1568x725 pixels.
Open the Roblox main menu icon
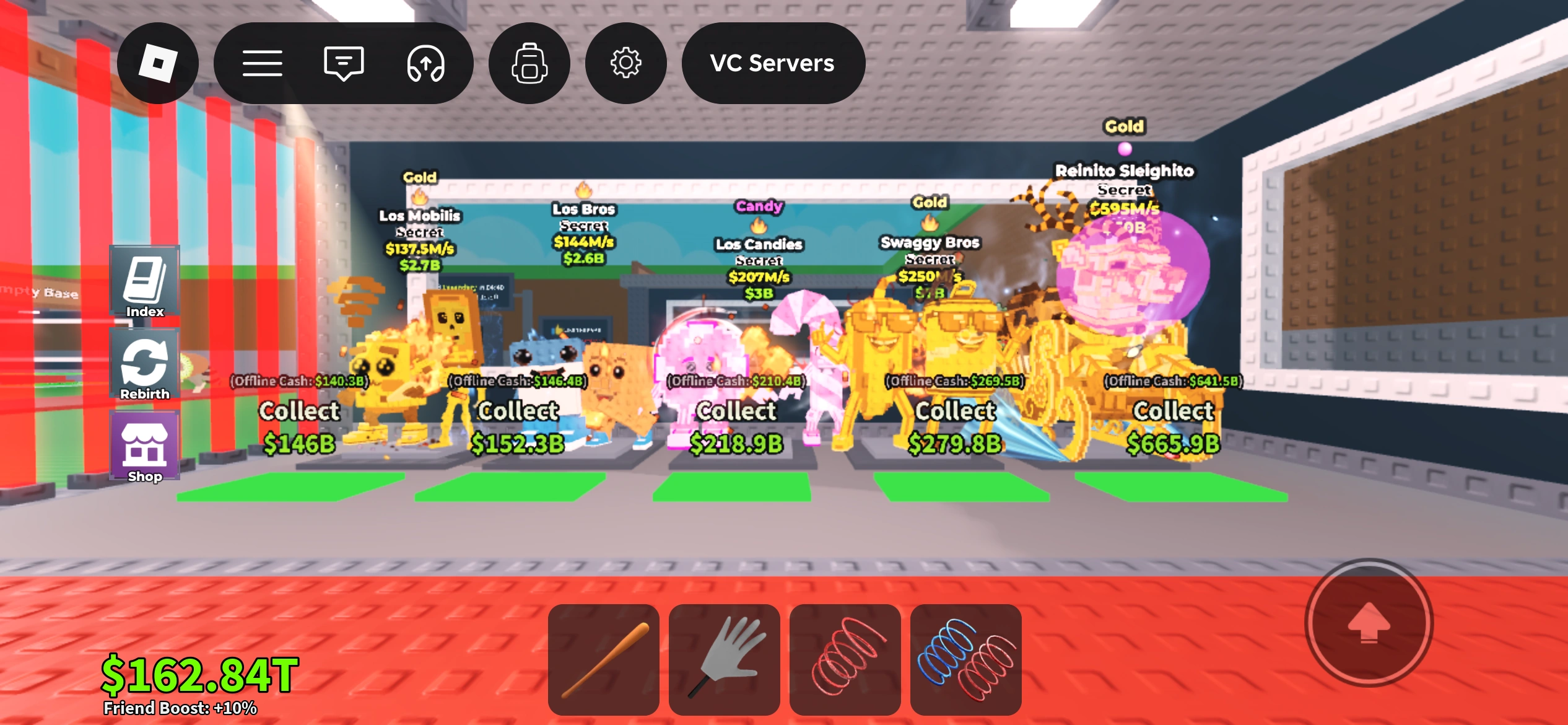click(x=158, y=63)
